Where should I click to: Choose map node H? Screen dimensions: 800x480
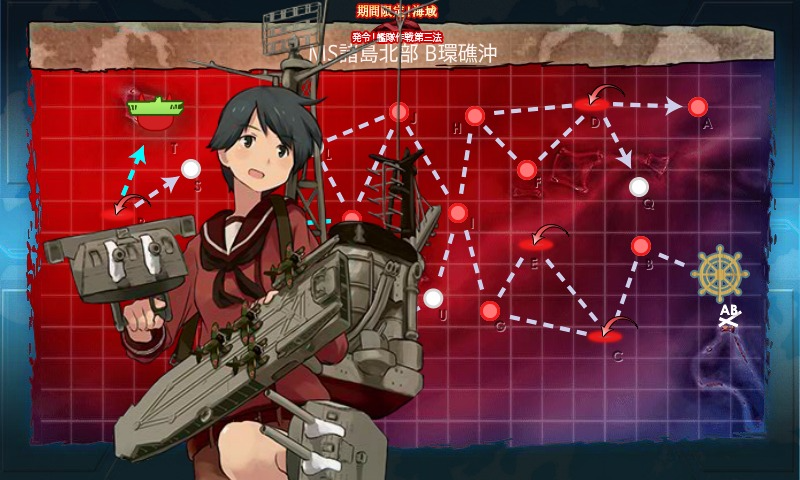475,116
